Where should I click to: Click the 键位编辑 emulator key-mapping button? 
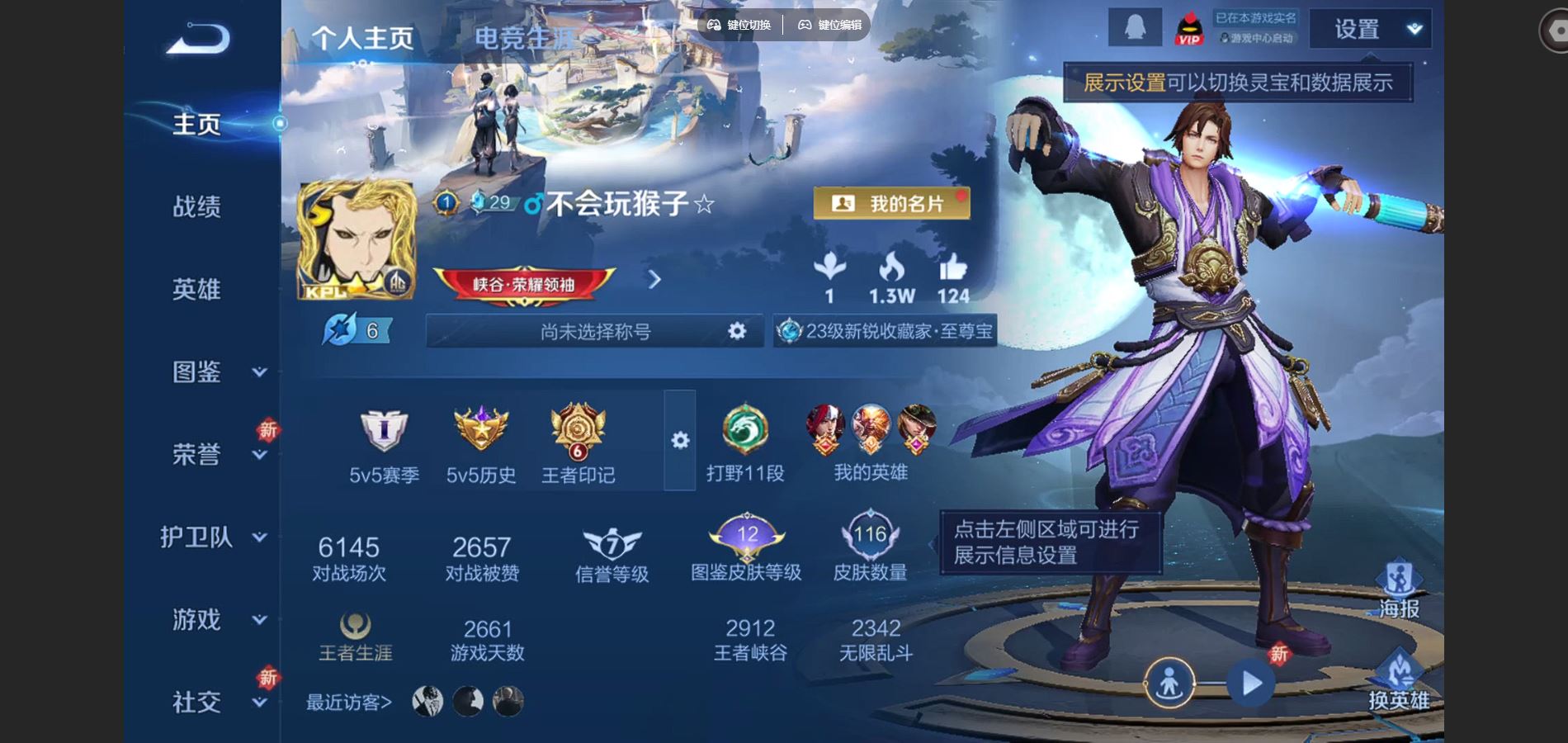(x=829, y=25)
